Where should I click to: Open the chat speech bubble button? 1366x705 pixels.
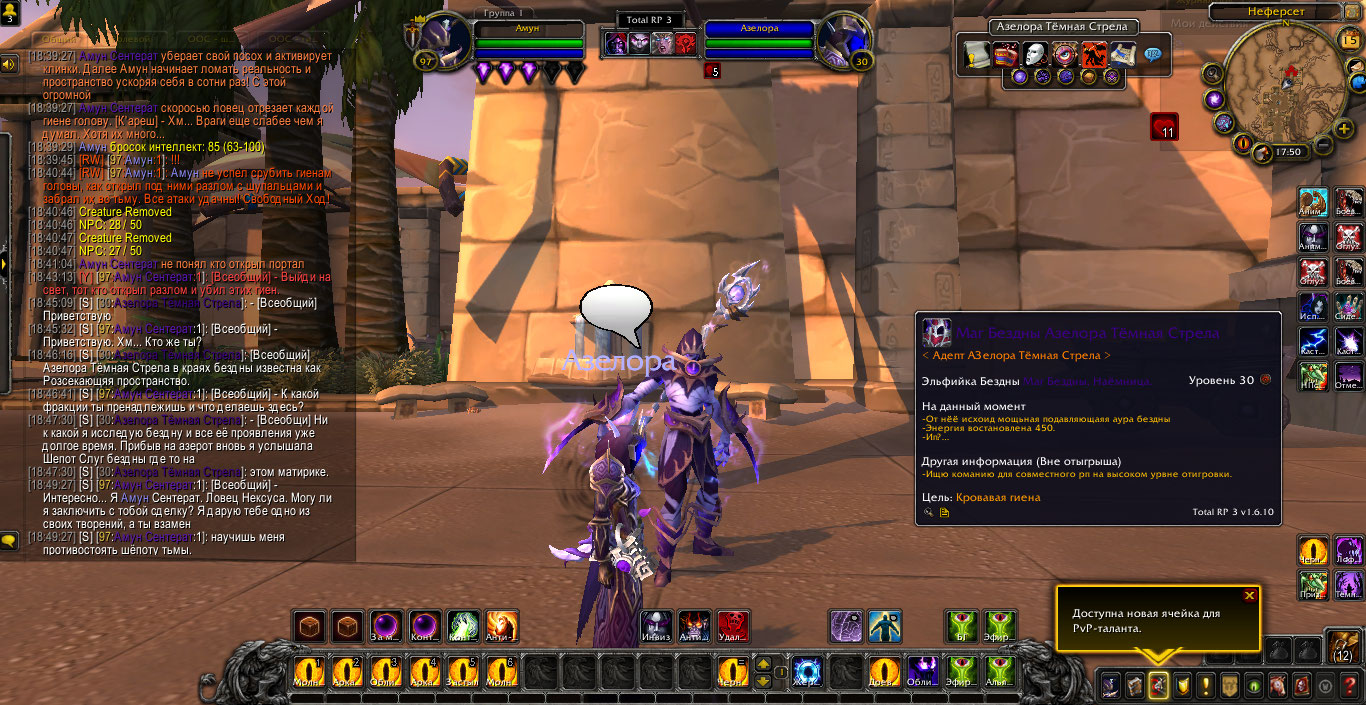(9, 541)
